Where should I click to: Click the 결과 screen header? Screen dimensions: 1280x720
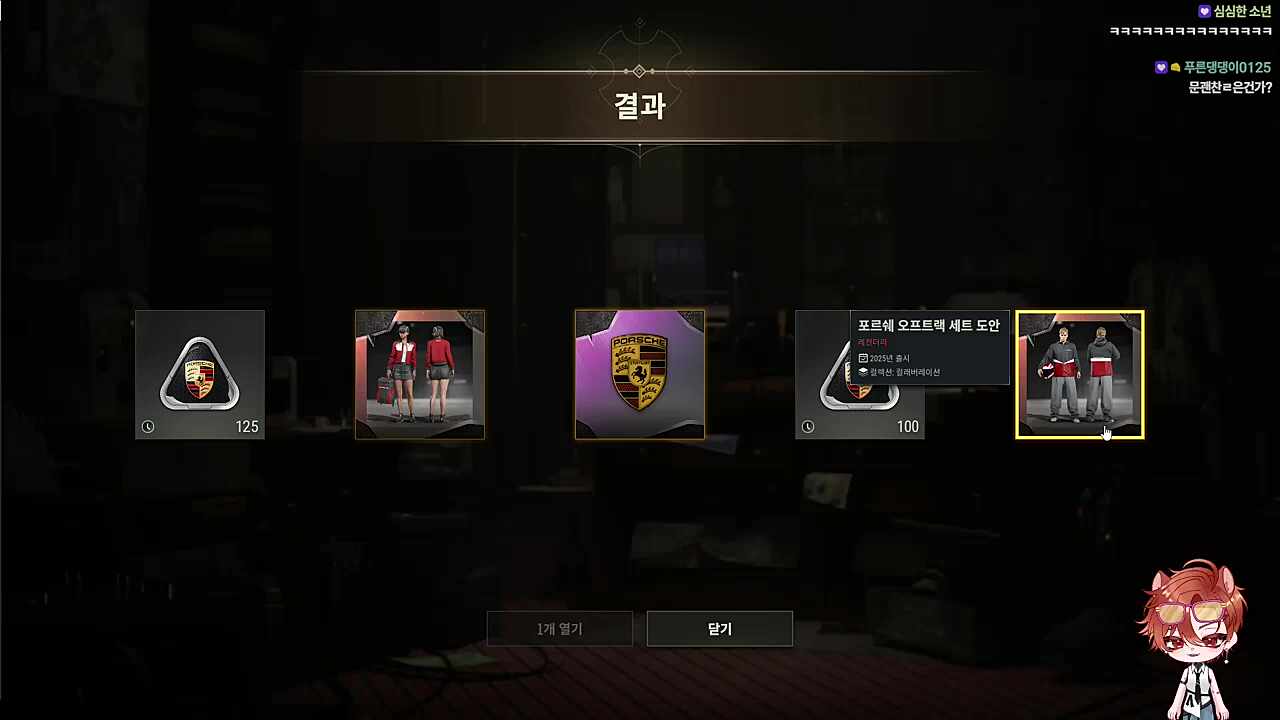pos(639,107)
